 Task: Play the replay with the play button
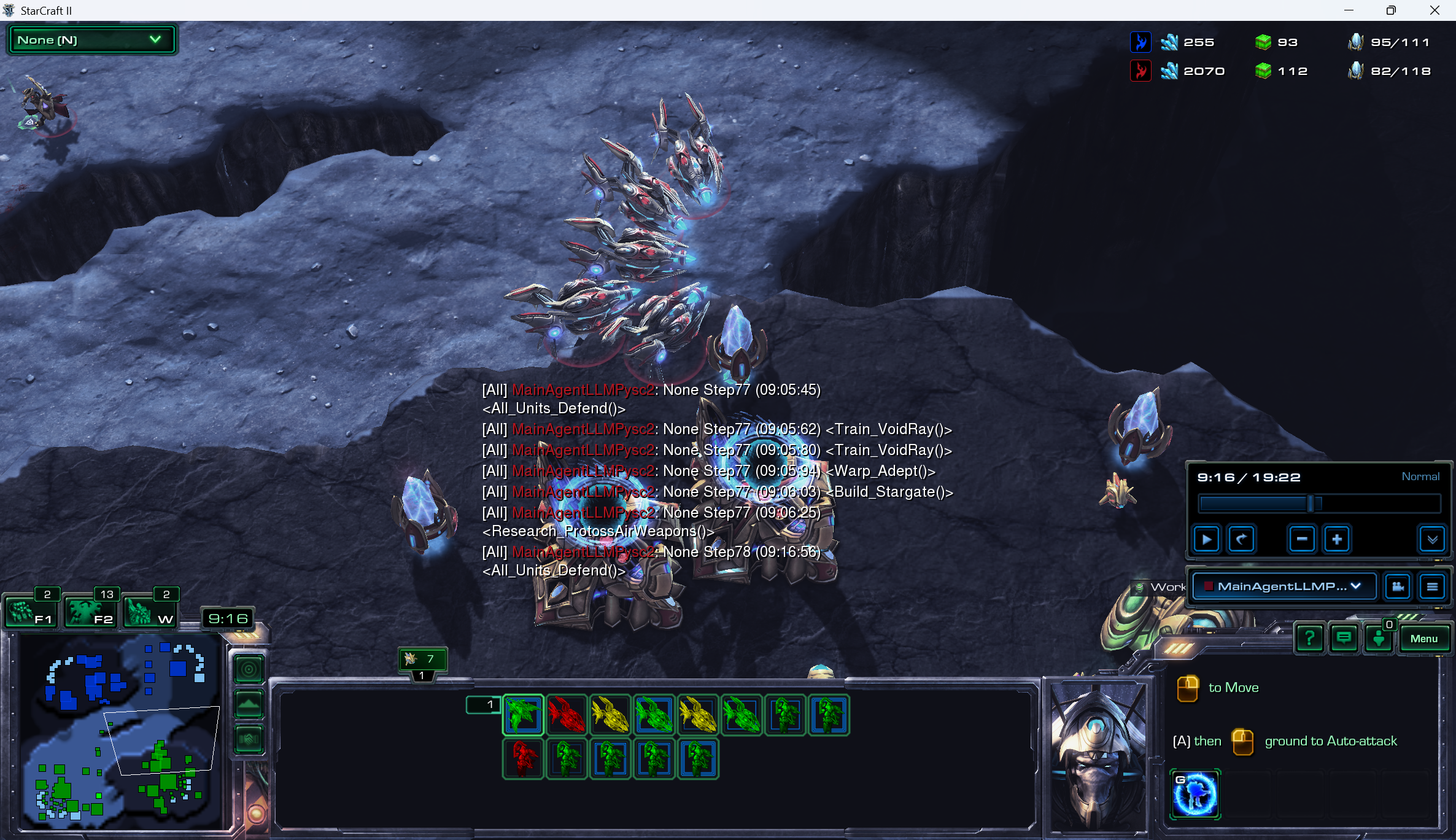click(x=1206, y=539)
